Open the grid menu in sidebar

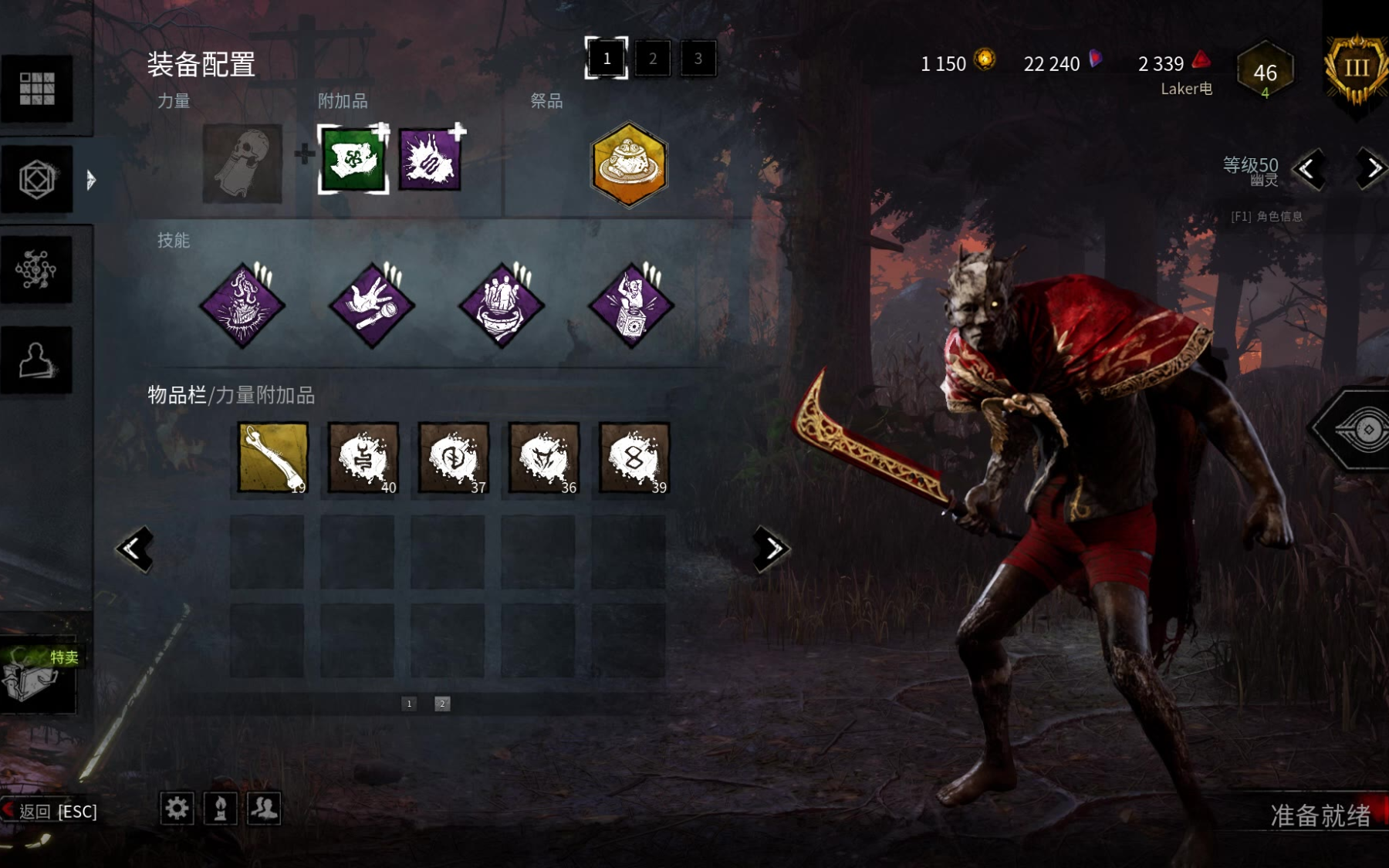point(37,89)
